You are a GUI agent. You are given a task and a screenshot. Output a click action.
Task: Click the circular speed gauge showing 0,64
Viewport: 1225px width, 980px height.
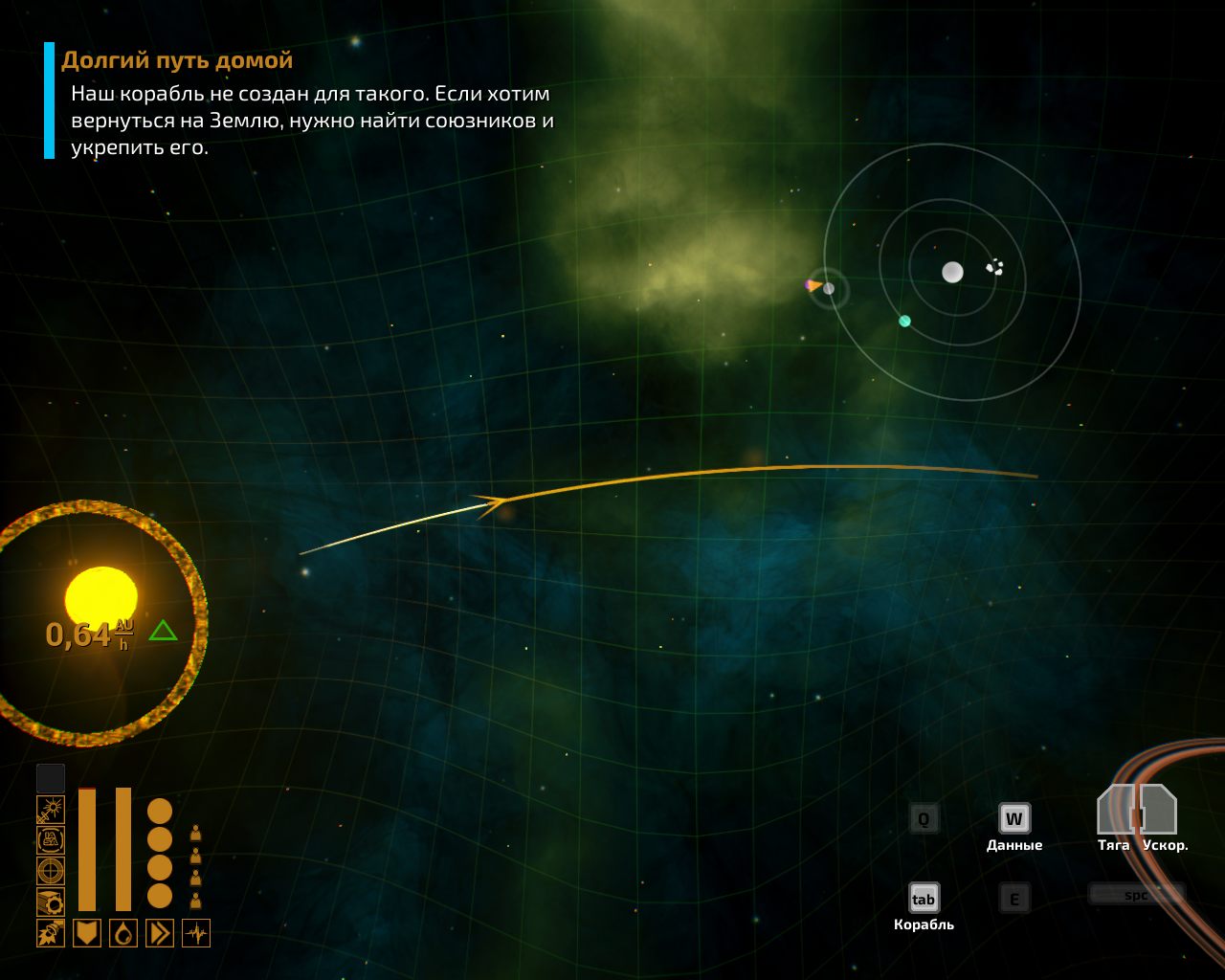pos(100,623)
